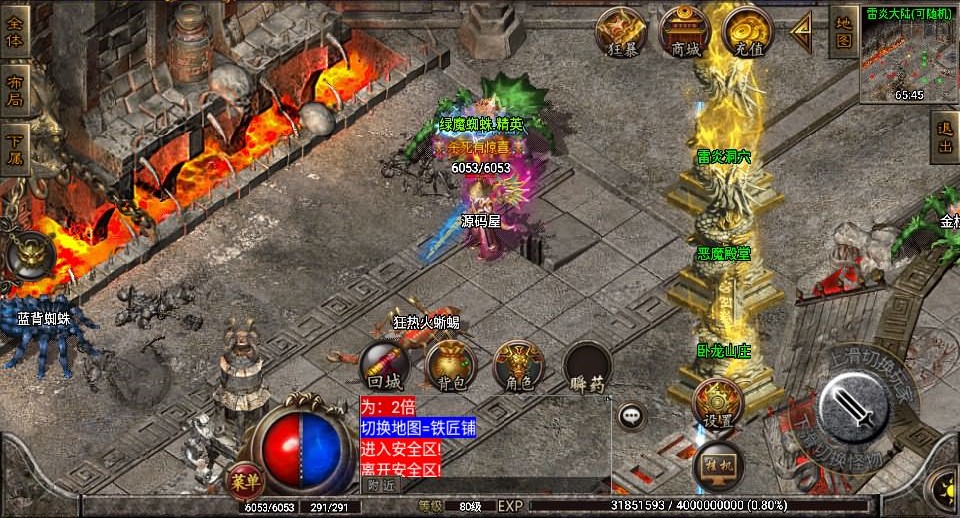
Task: Activate the 狂暴 berserk mode icon
Action: coord(621,31)
